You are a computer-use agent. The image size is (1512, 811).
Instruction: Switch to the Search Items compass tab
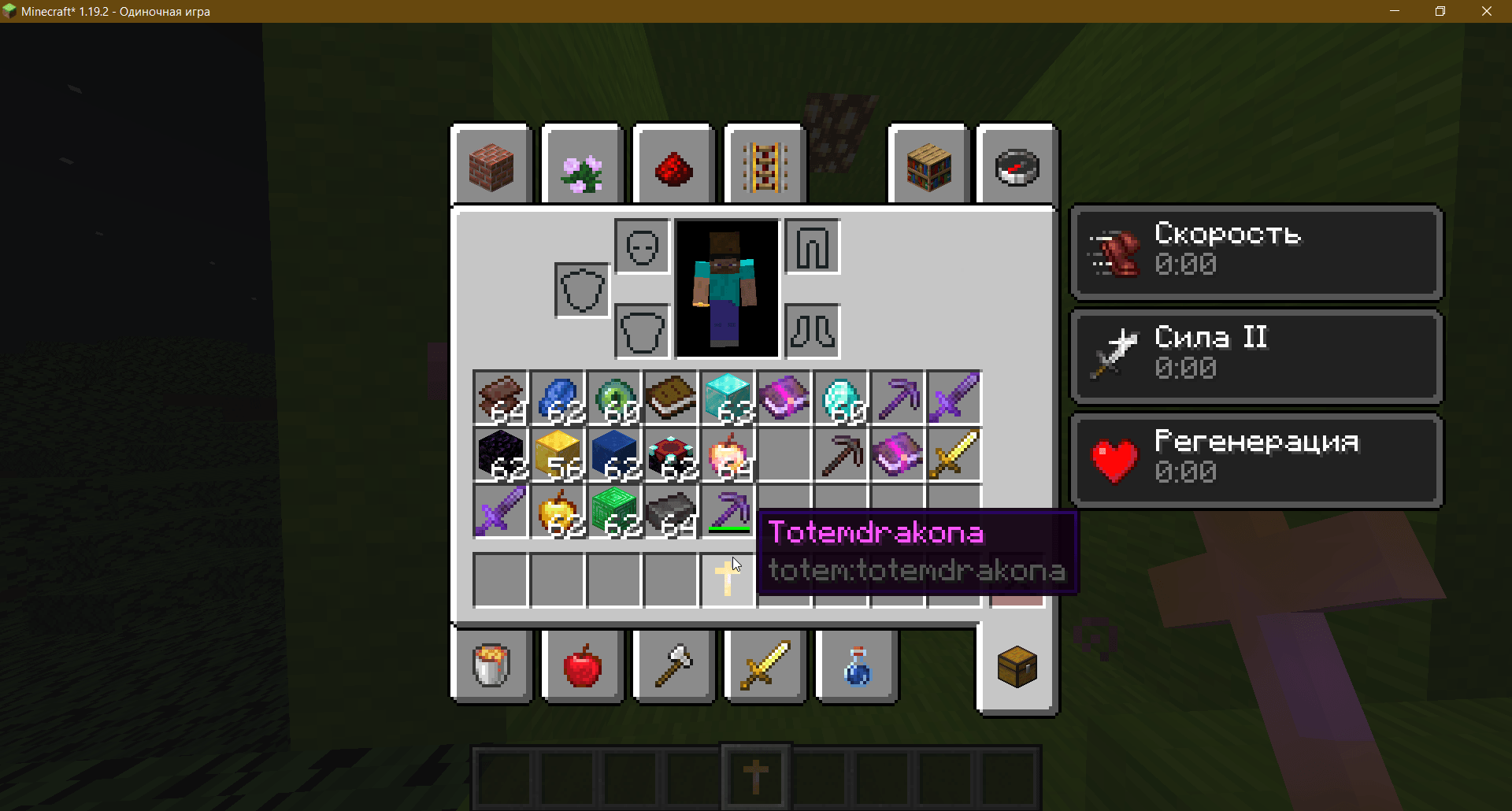coord(1017,165)
